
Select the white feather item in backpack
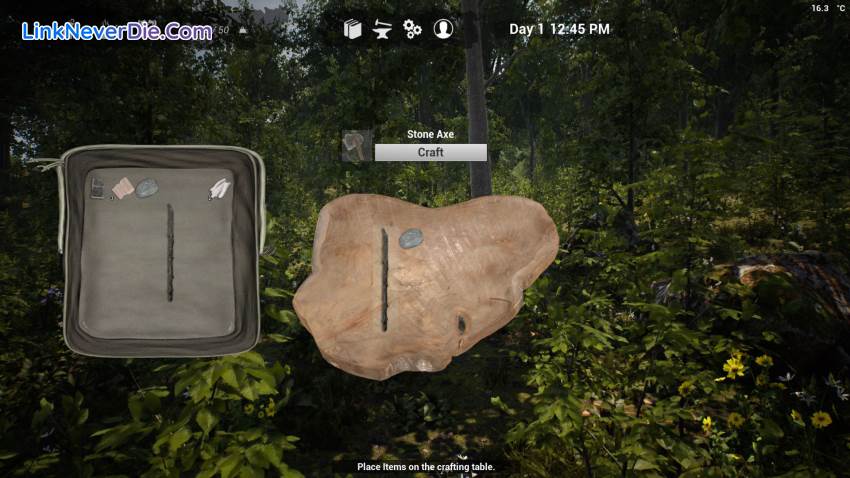point(219,188)
